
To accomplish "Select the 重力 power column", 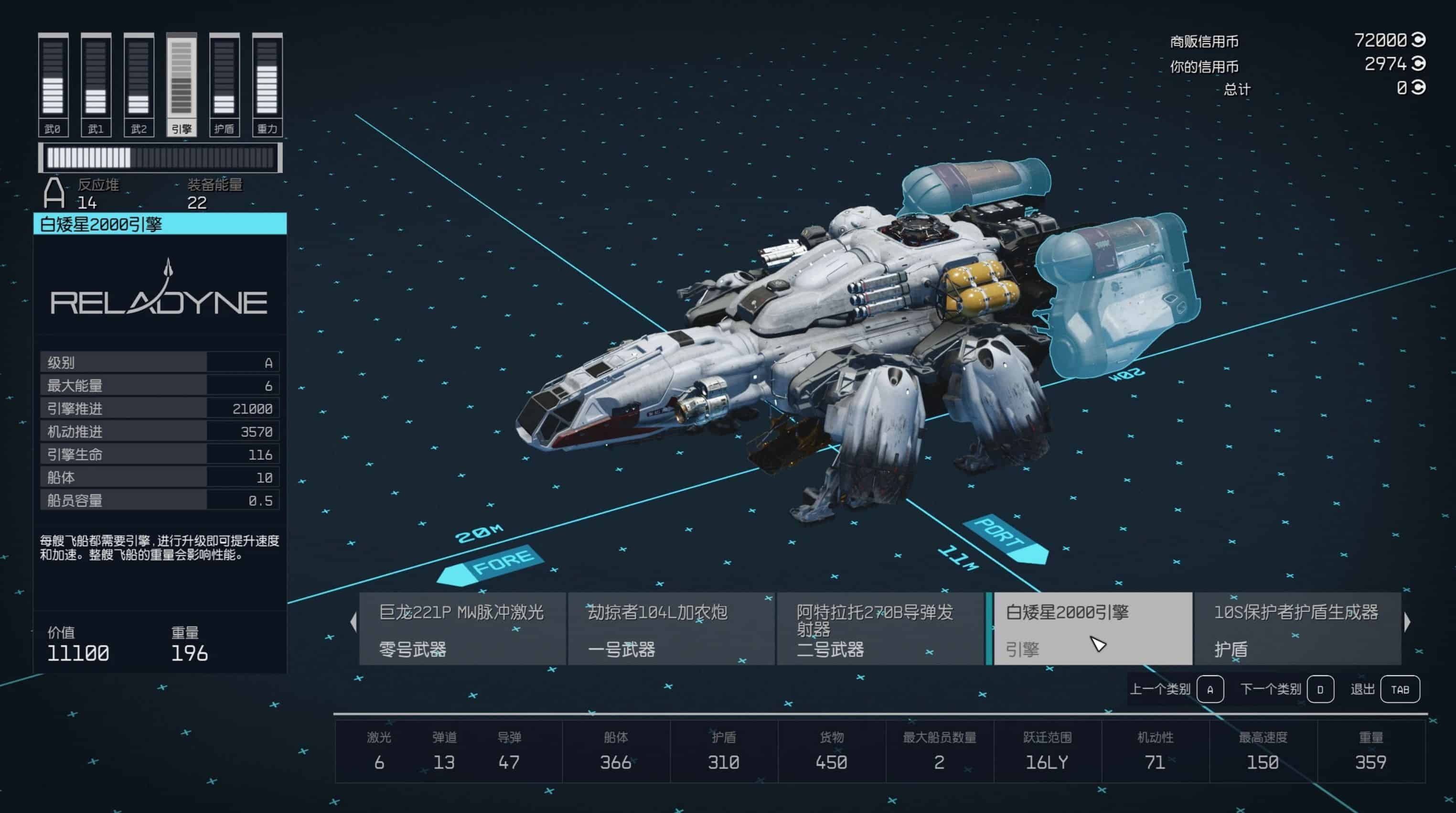I will coord(267,85).
